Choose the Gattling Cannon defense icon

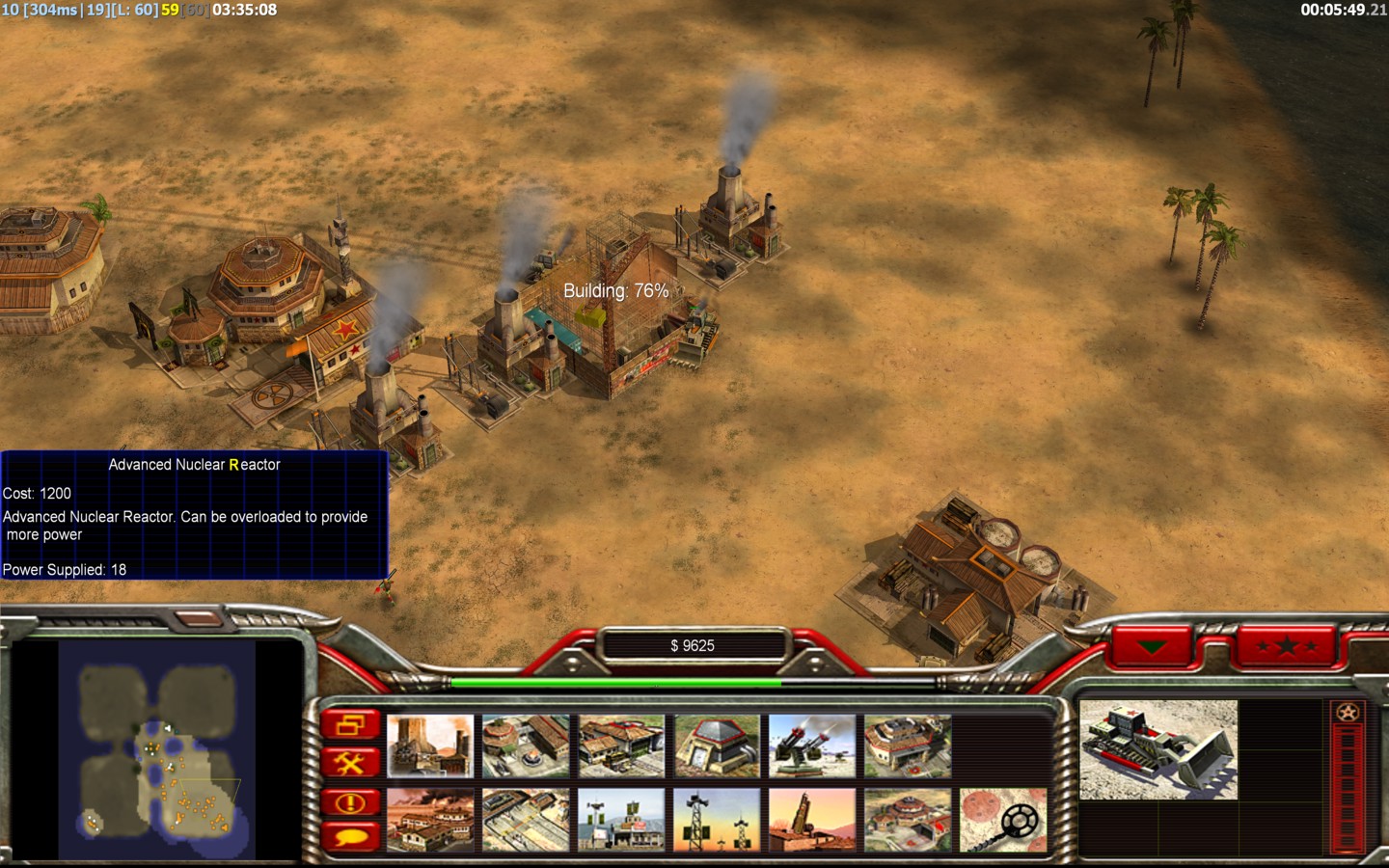[812, 746]
